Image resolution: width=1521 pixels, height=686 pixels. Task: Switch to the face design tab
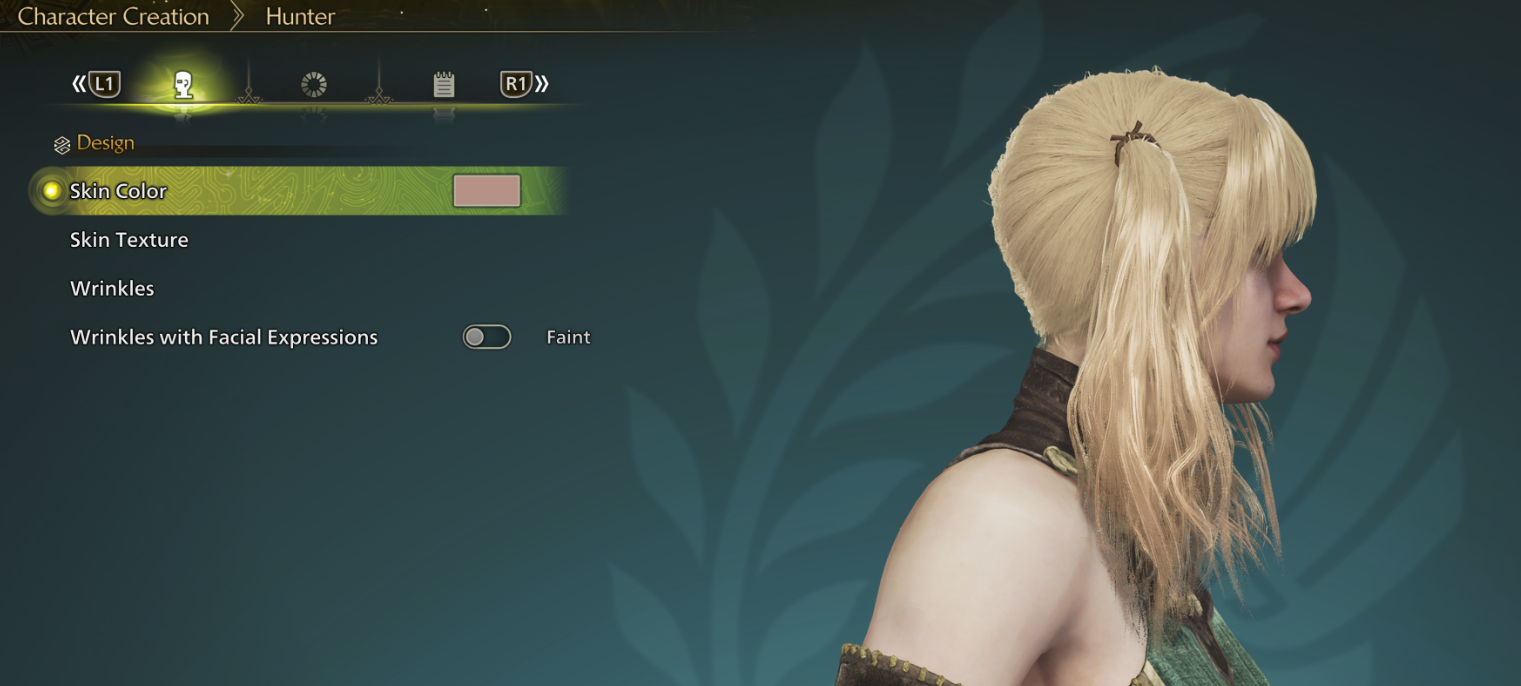tap(183, 85)
